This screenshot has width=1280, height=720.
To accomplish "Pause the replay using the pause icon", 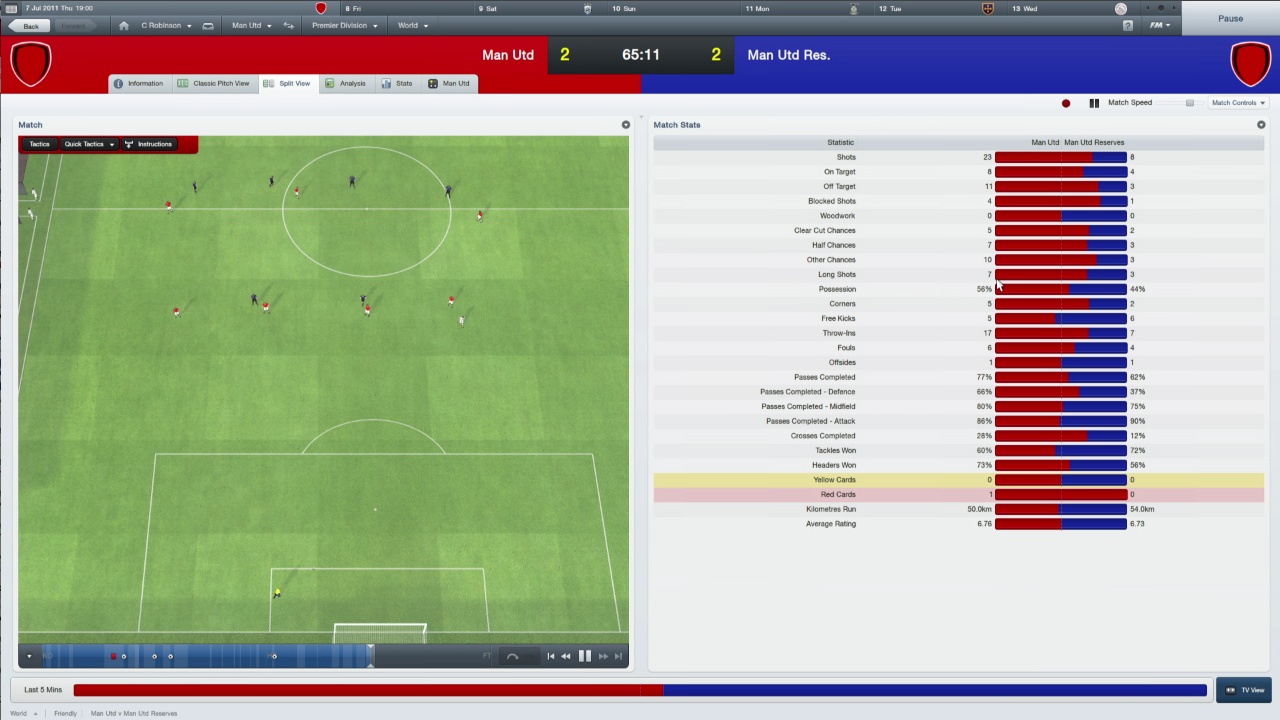I will tap(585, 656).
